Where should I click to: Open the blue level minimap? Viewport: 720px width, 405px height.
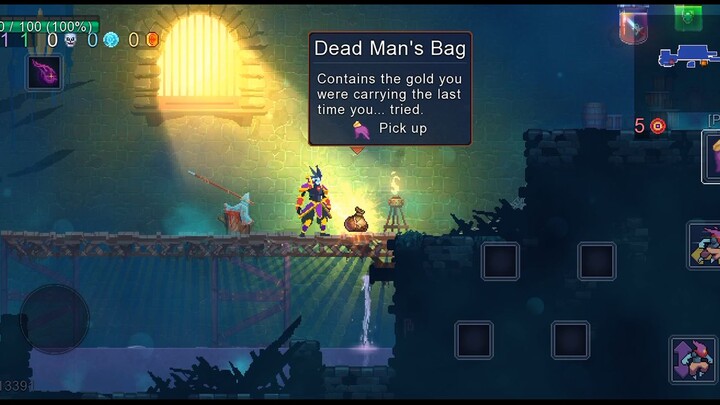[x=688, y=57]
